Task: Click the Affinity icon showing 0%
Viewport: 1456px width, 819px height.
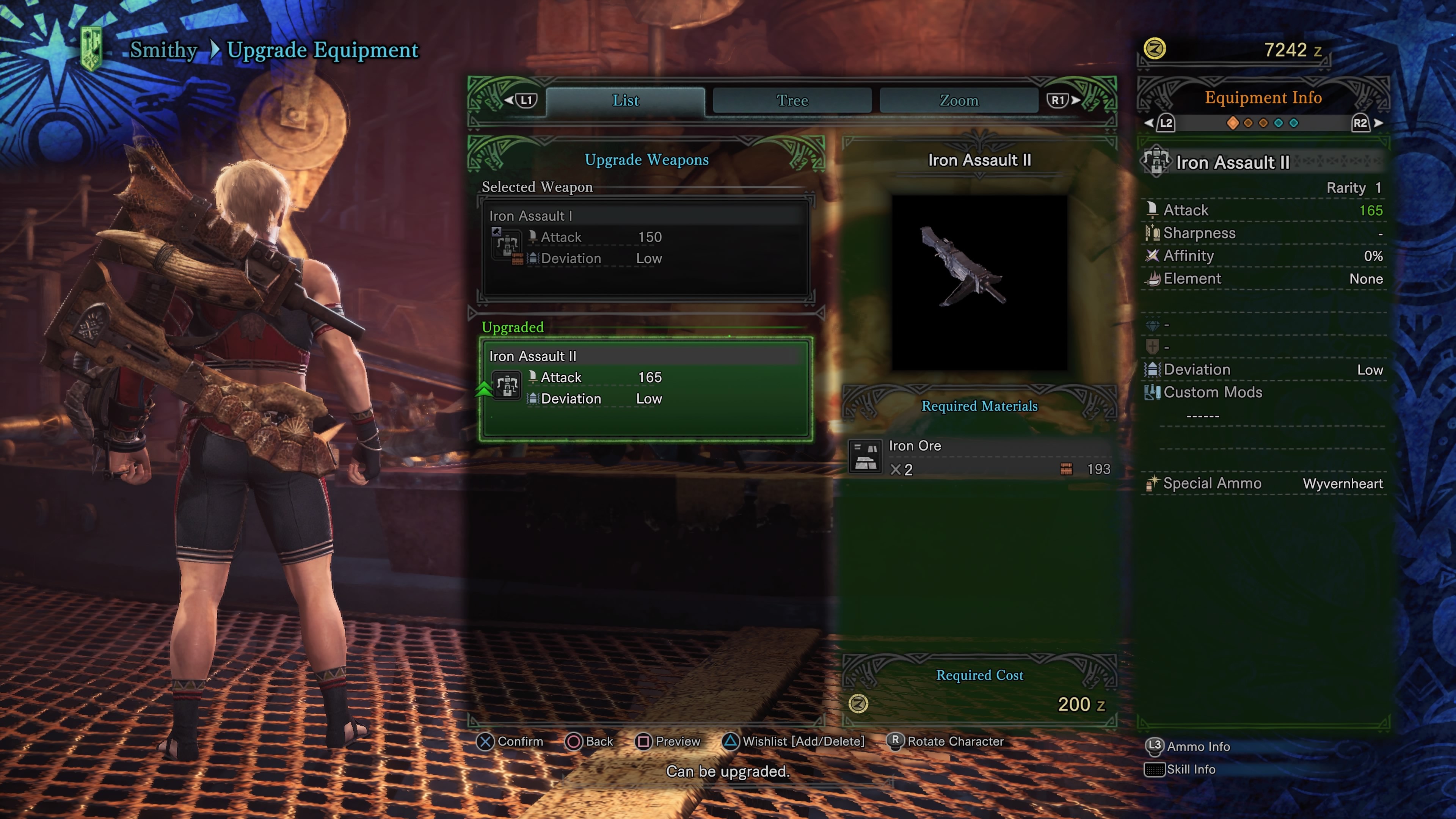Action: [1153, 256]
